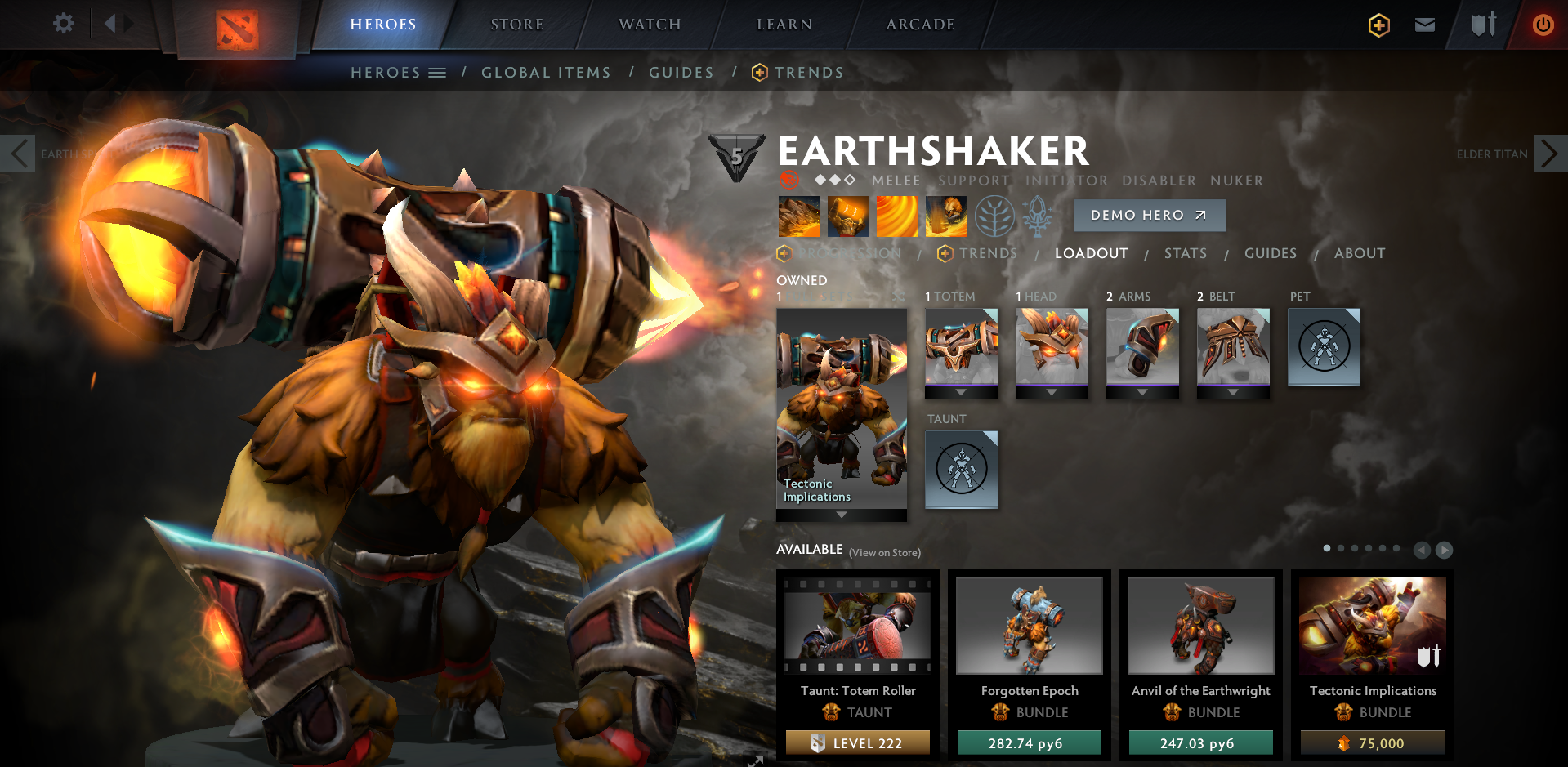Open the settings gear icon

pos(64,24)
